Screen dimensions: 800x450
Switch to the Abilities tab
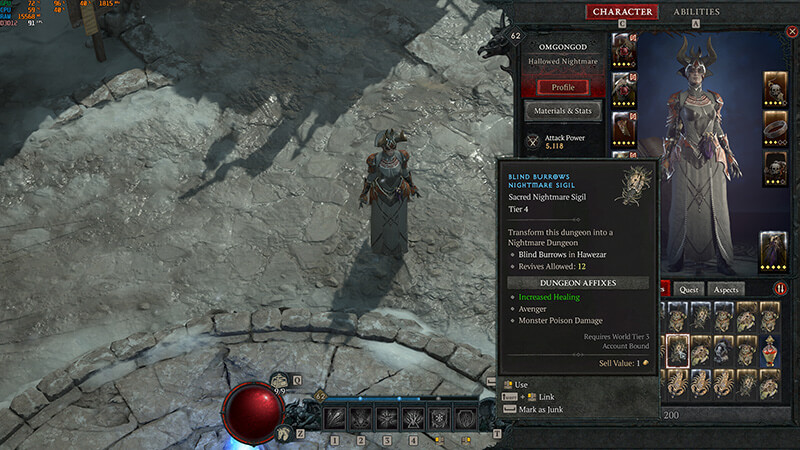coord(697,12)
